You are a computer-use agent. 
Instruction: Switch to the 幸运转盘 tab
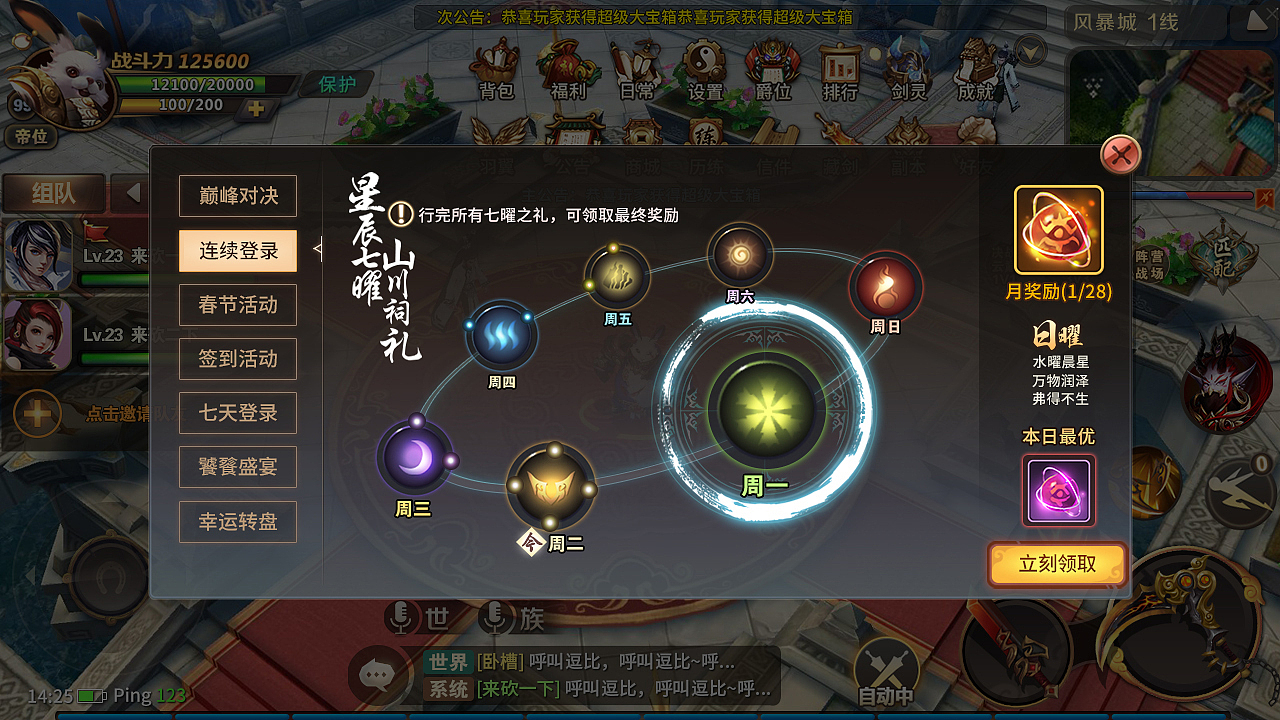pyautogui.click(x=237, y=521)
